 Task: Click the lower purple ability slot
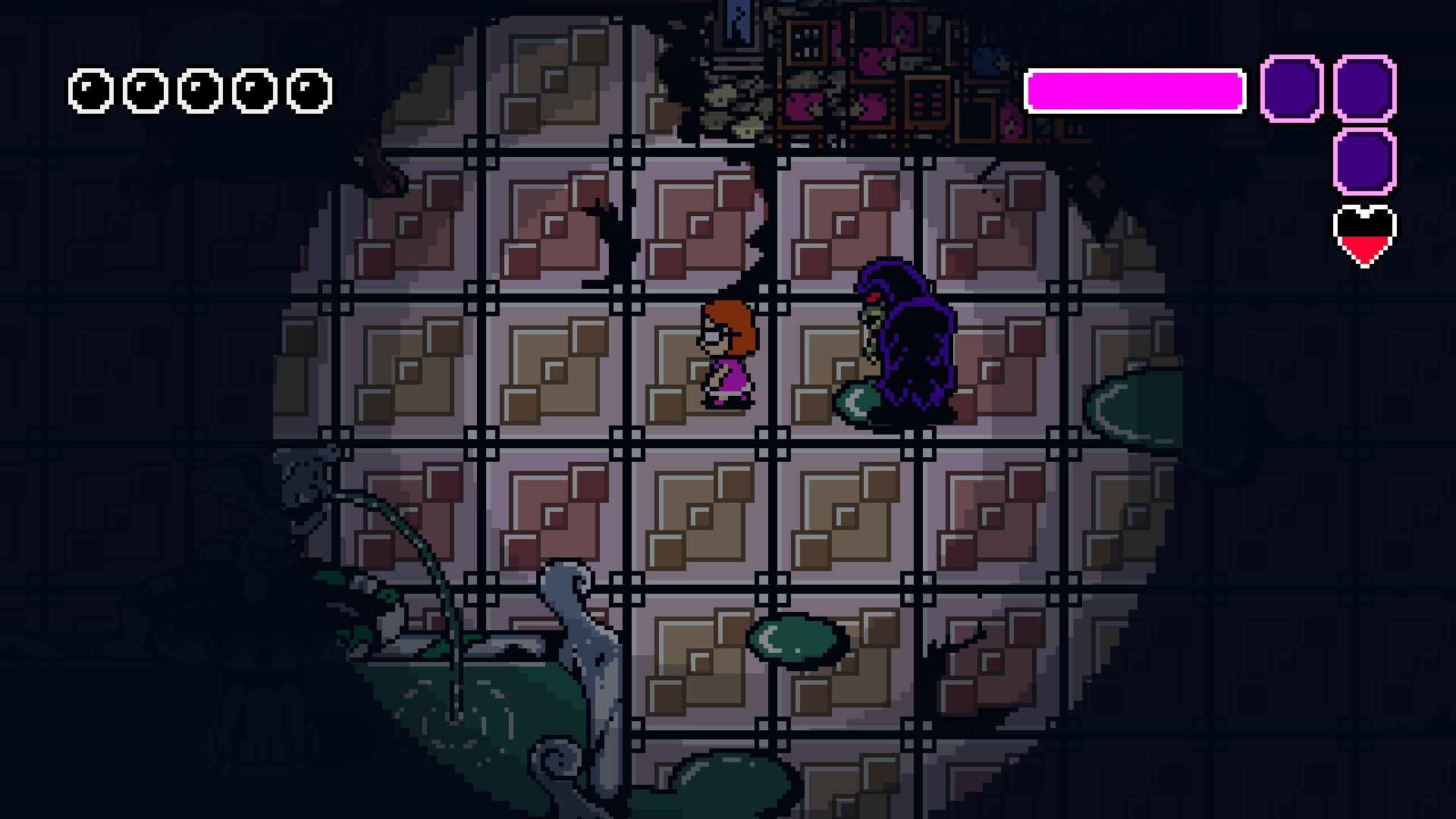(x=1363, y=163)
